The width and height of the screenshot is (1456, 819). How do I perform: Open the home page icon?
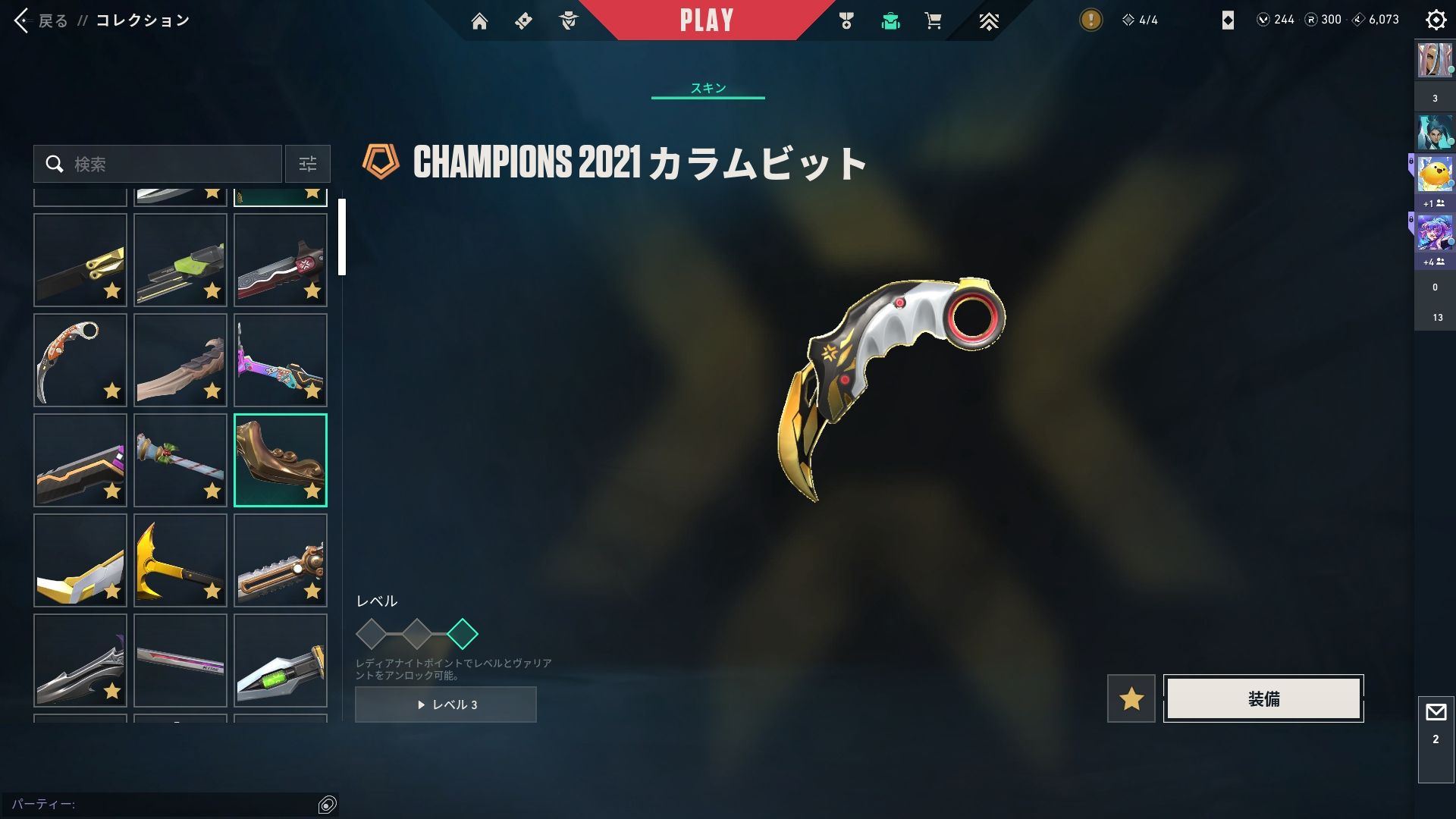coord(479,21)
